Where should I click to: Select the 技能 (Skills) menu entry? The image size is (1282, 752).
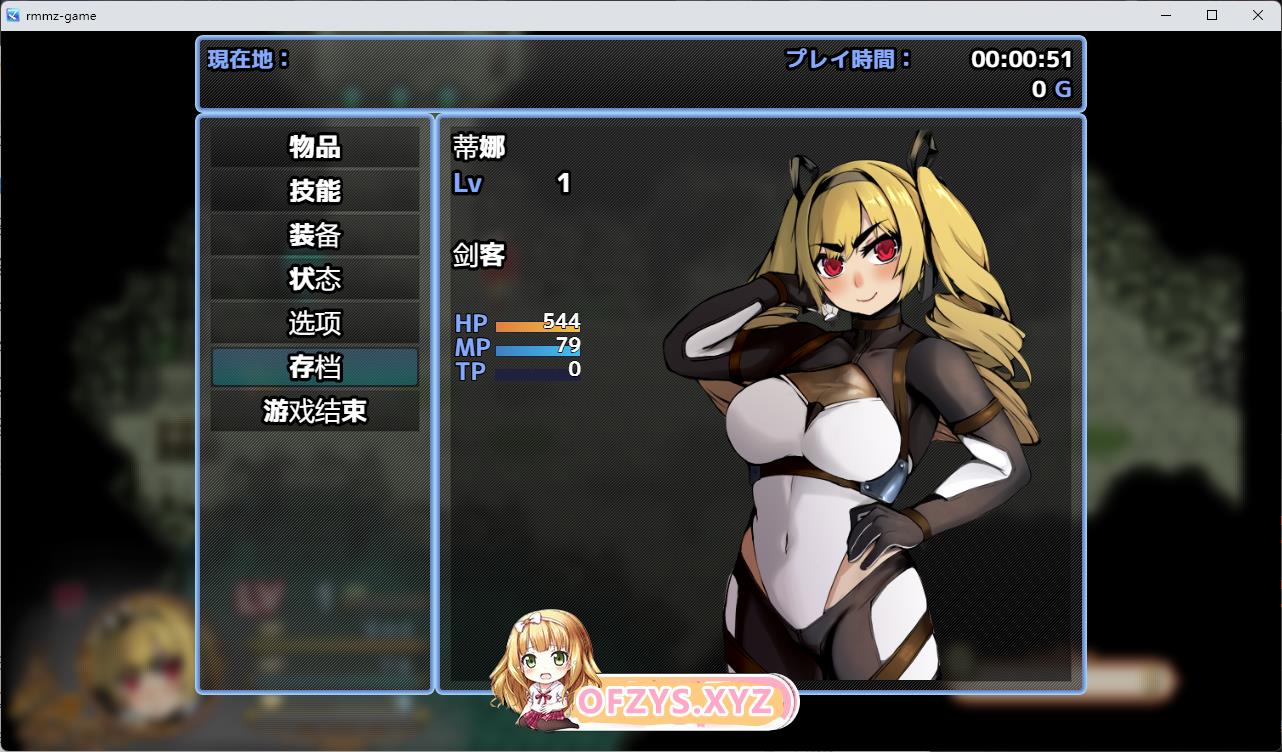[x=315, y=191]
